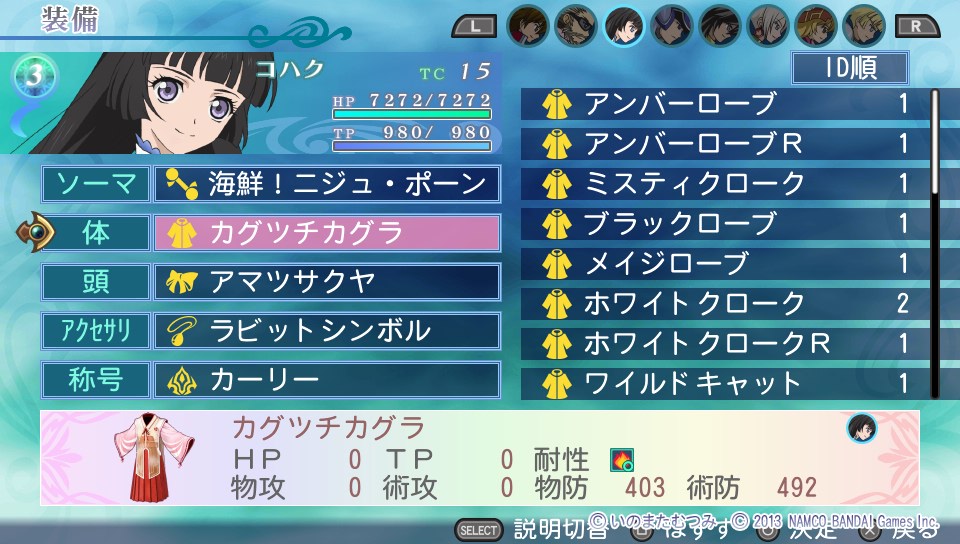Open the 頭 slot with アマツサクヤ
Image resolution: width=960 pixels, height=544 pixels.
pos(326,282)
